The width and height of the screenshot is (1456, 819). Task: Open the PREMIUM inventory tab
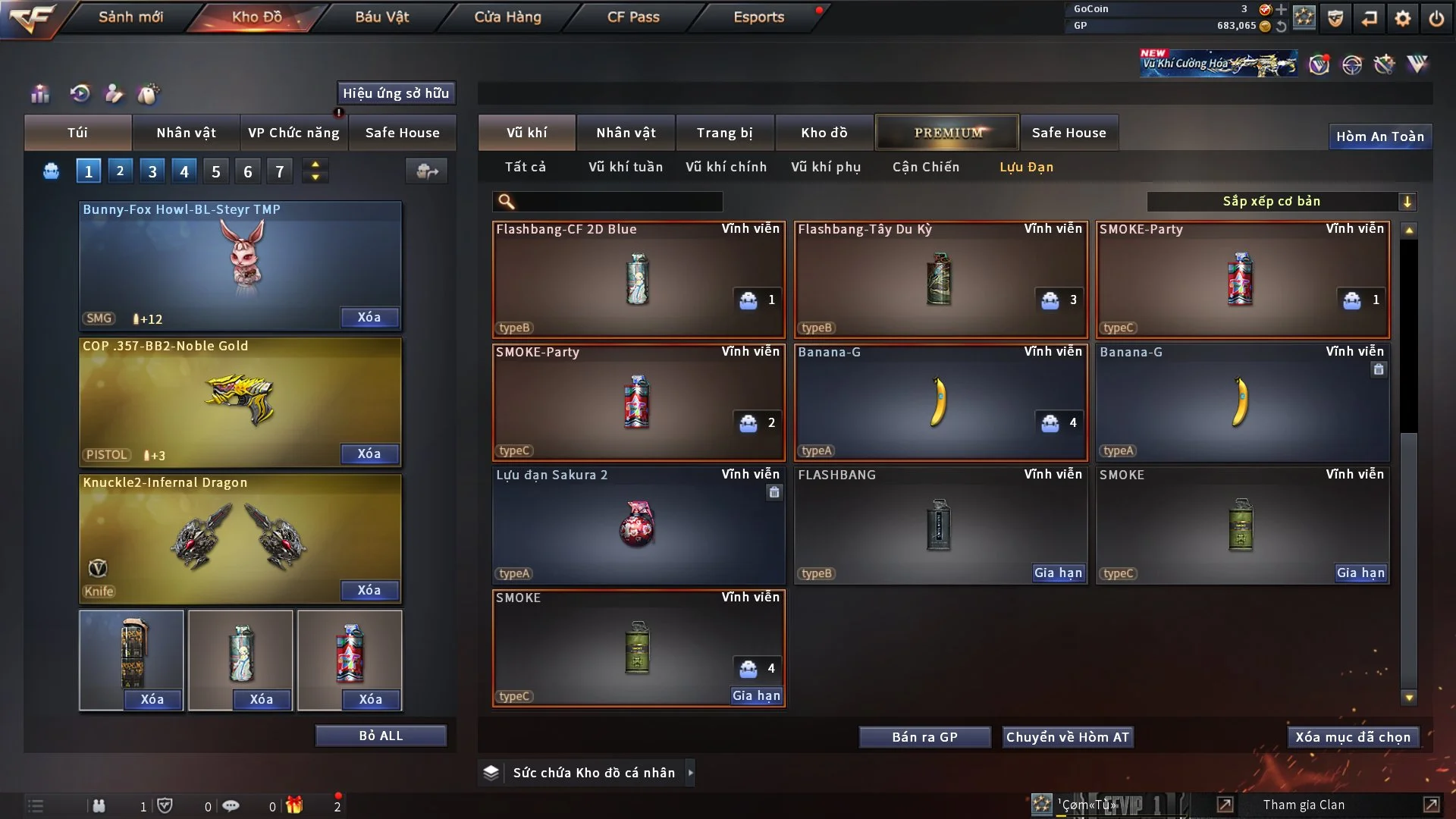click(x=947, y=133)
